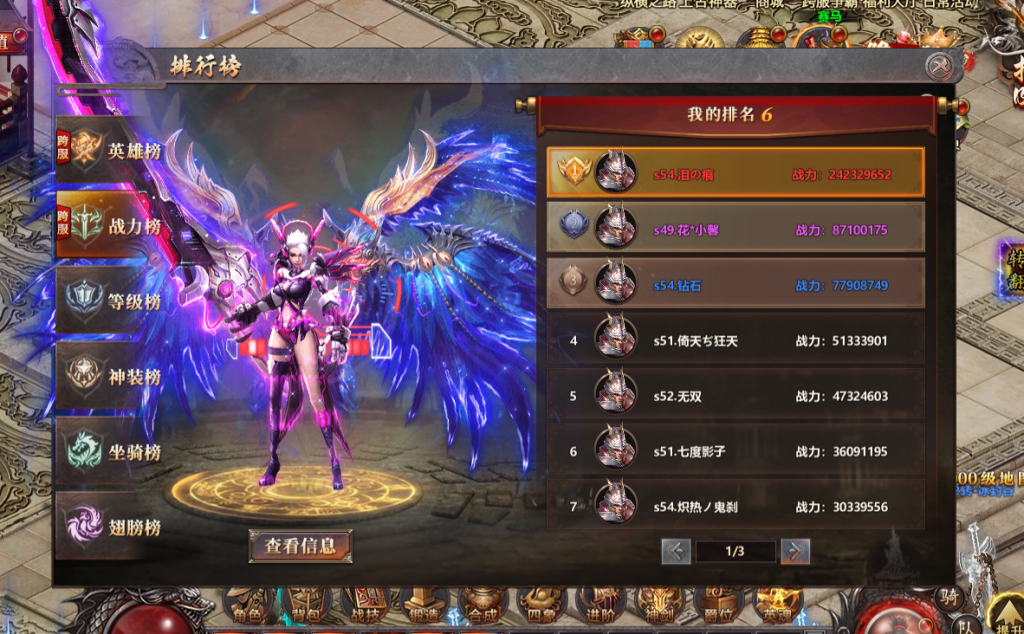Go to the next ranking page
The width and height of the screenshot is (1024, 634).
[795, 551]
